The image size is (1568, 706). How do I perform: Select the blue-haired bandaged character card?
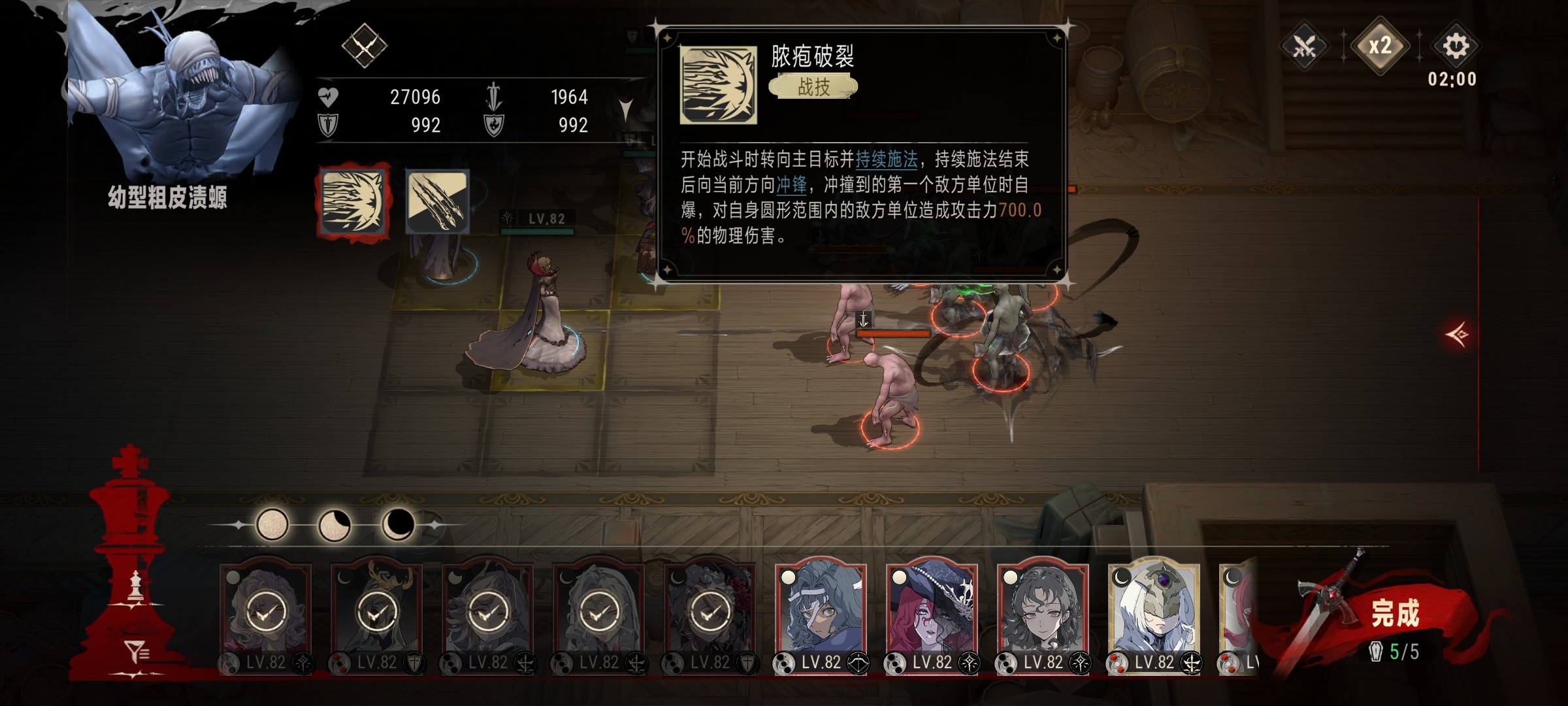(x=821, y=614)
